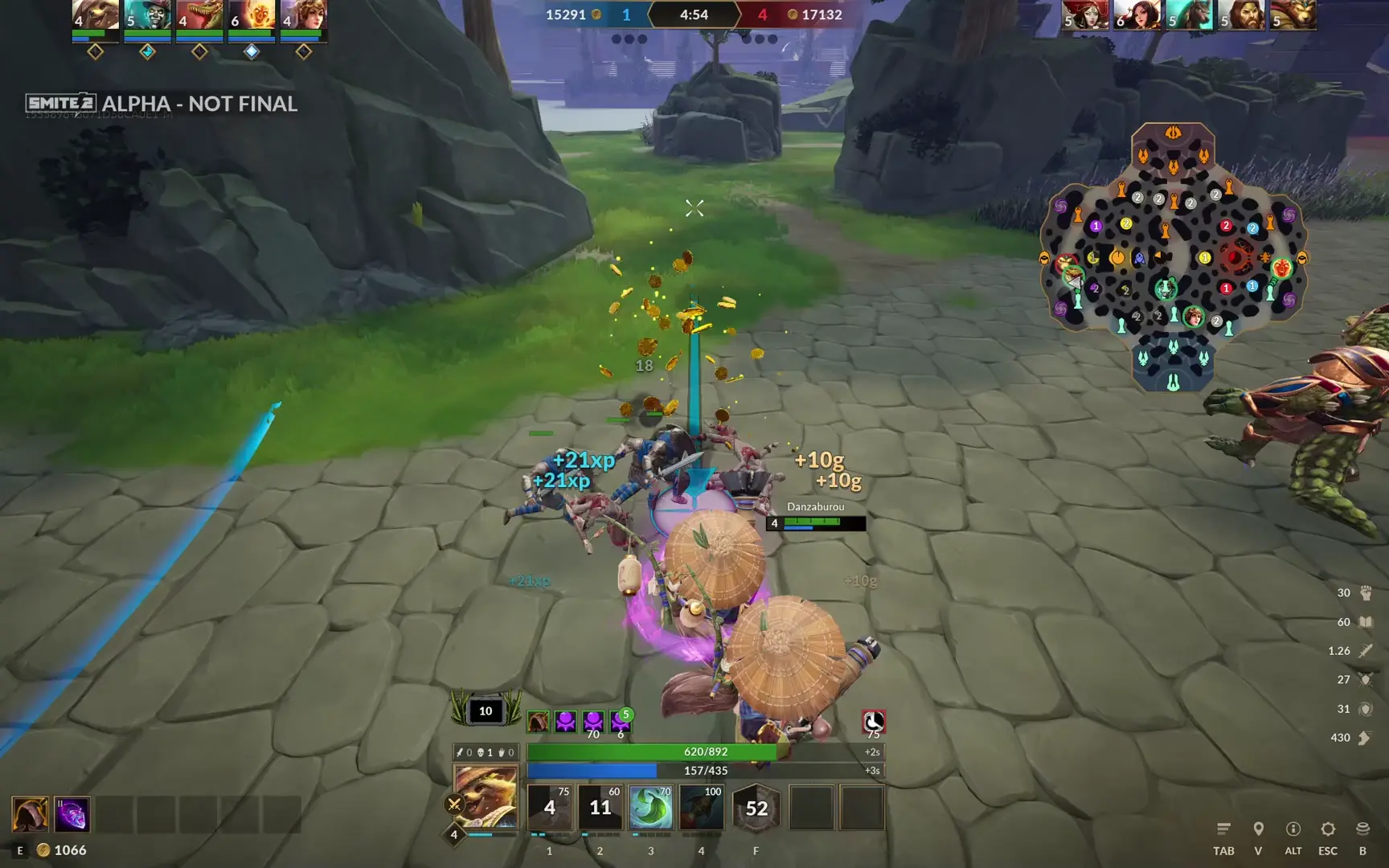Click Danzaburou's health bar

tap(814, 523)
